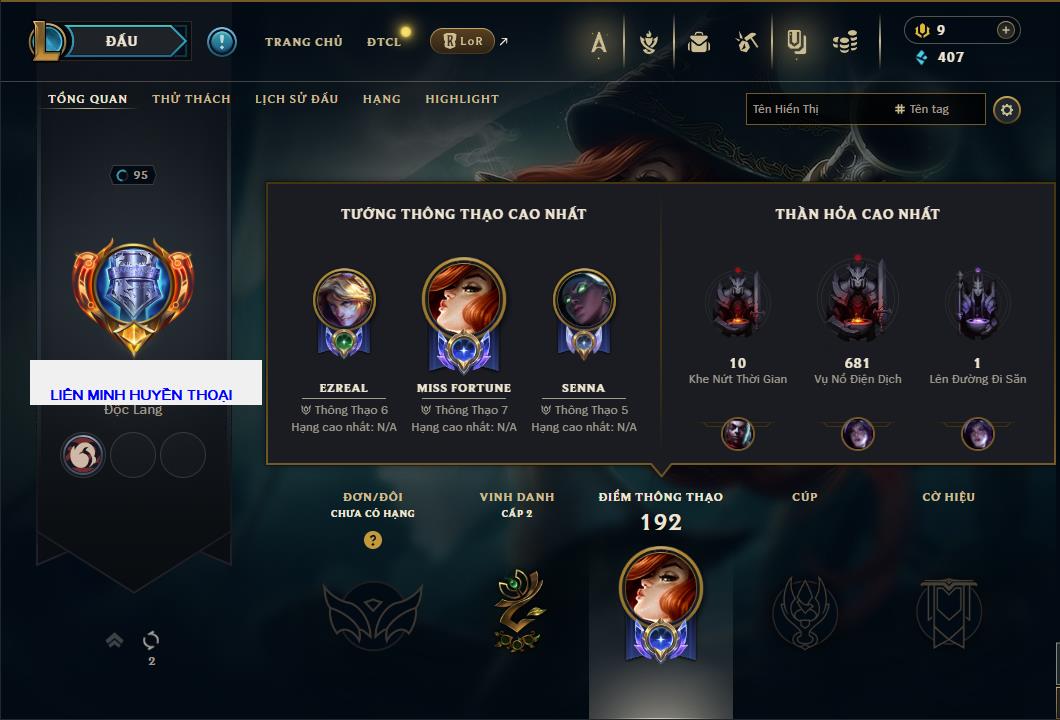
Task: Open the ĐƠN/ĐÔI rank help question mark
Action: tap(373, 540)
